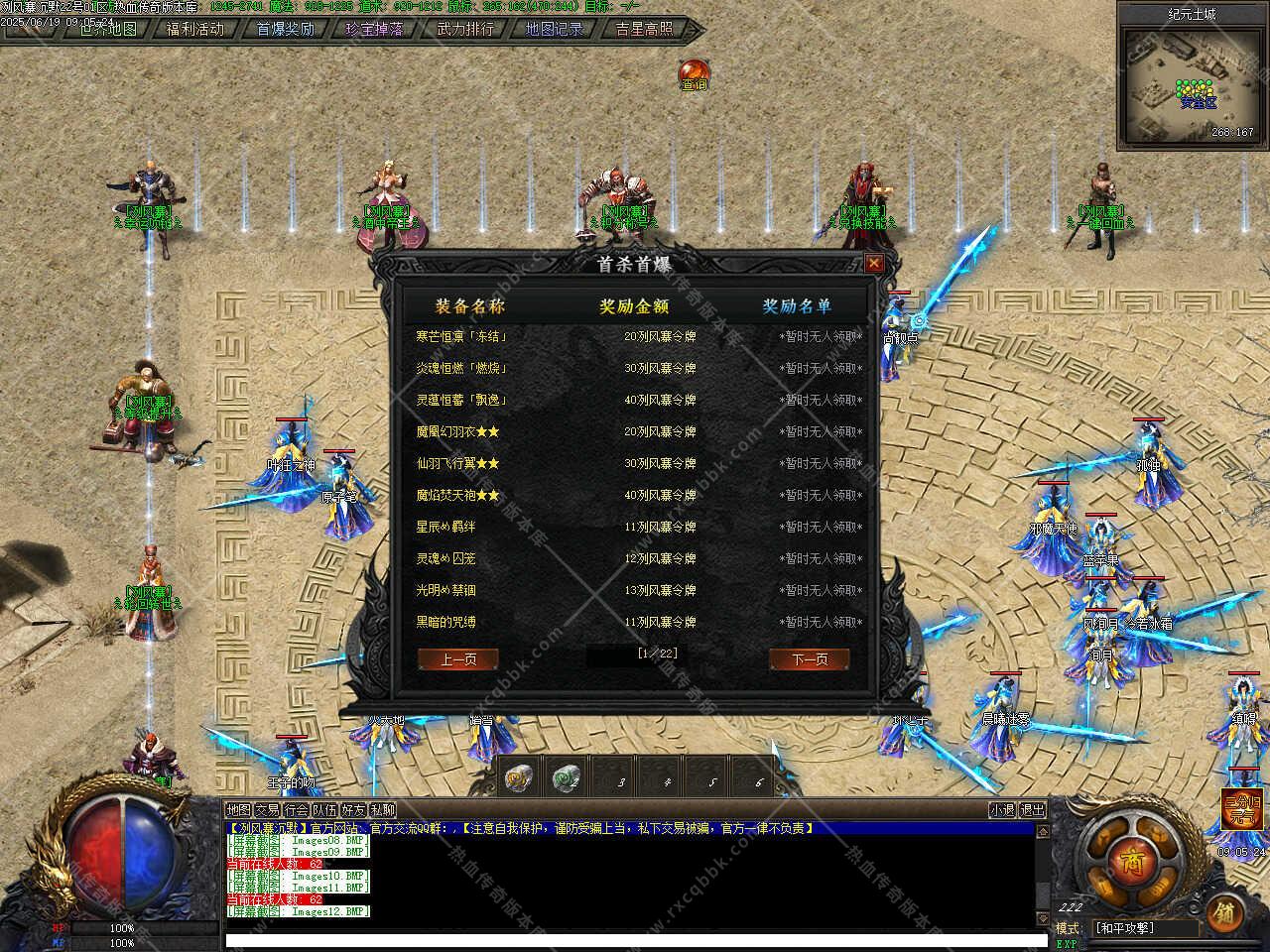This screenshot has width=1270, height=952.
Task: Open the 福利活动 welfare events menu
Action: [x=195, y=29]
